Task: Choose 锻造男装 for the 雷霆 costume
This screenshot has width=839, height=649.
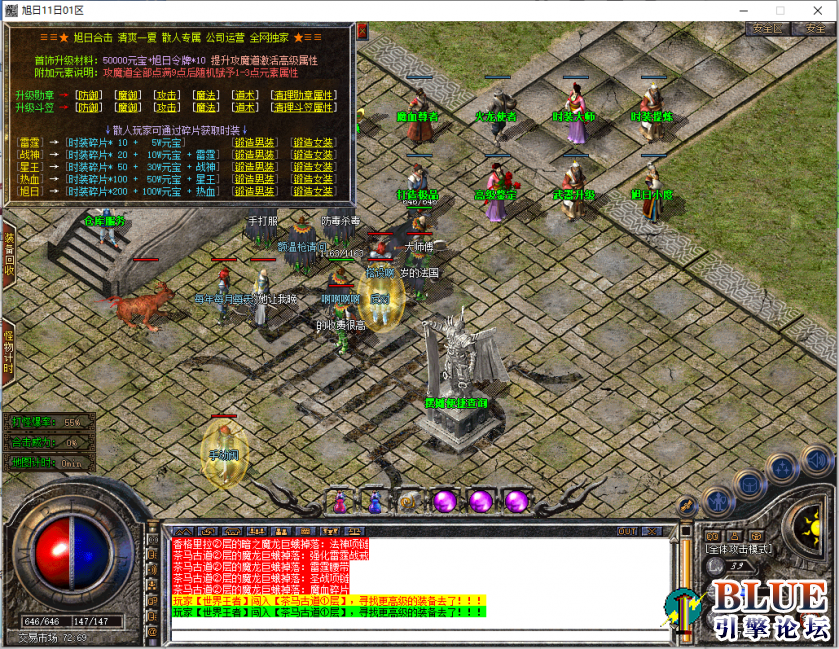Action: point(255,143)
